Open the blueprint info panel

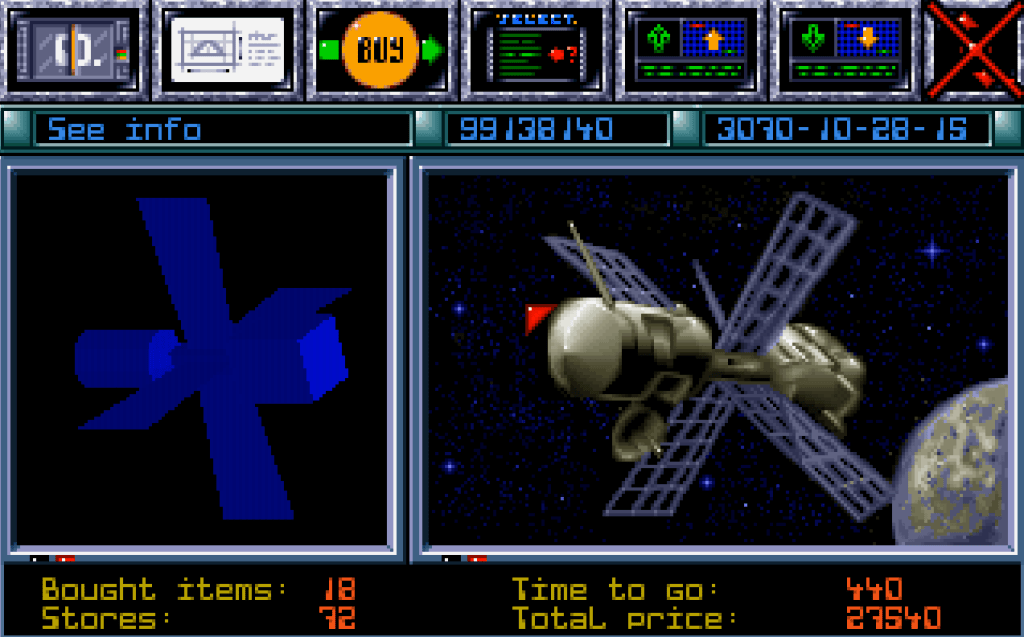click(x=229, y=50)
